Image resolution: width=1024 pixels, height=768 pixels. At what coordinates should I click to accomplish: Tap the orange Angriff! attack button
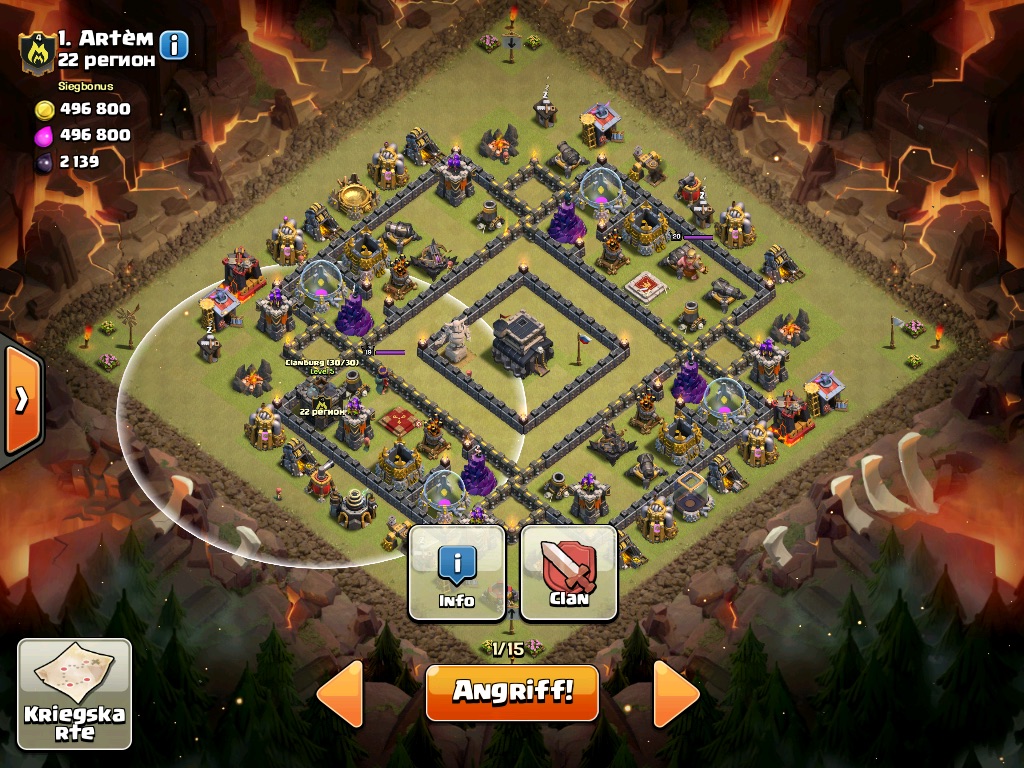(x=512, y=692)
